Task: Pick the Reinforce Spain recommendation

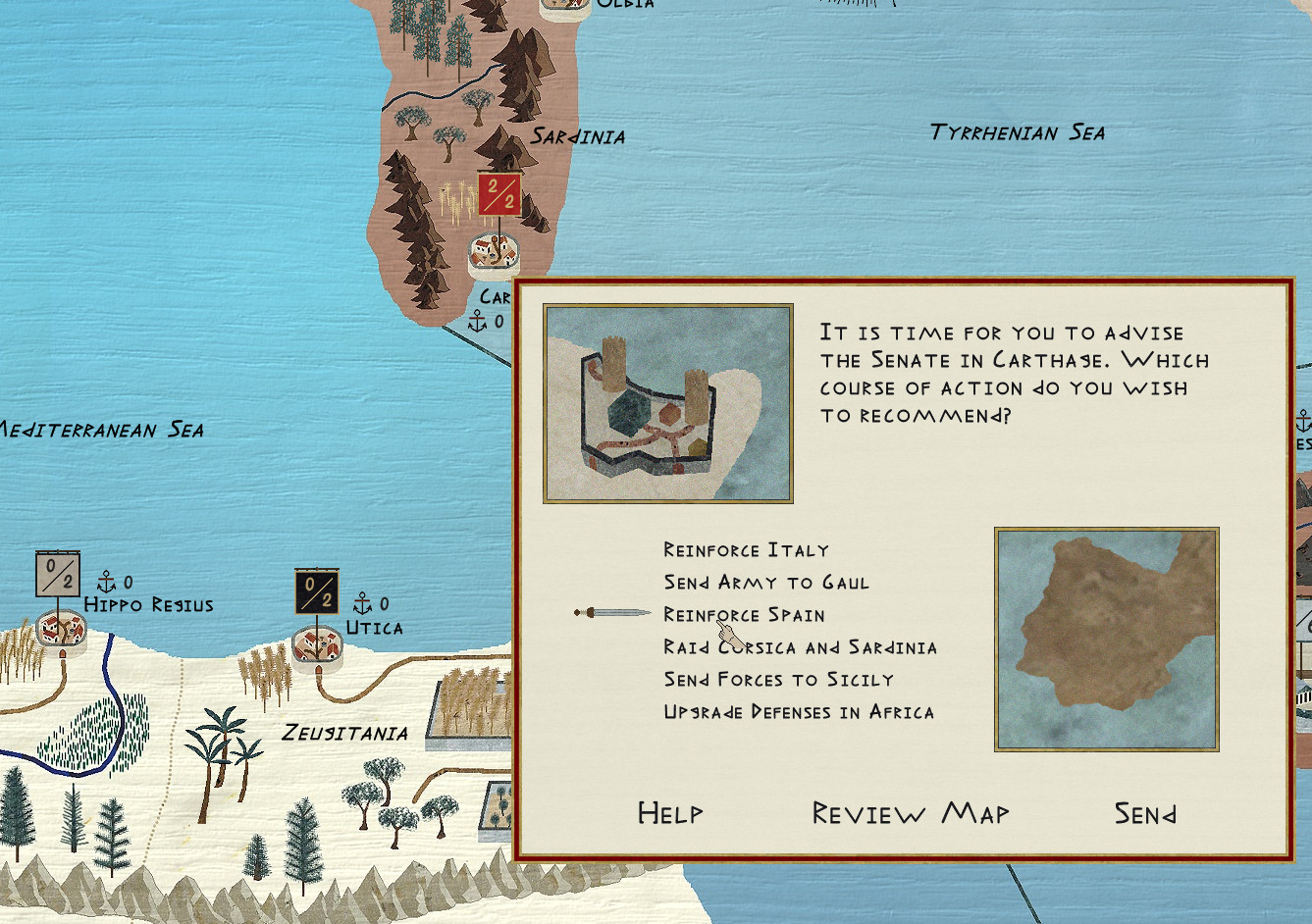Action: 744,615
